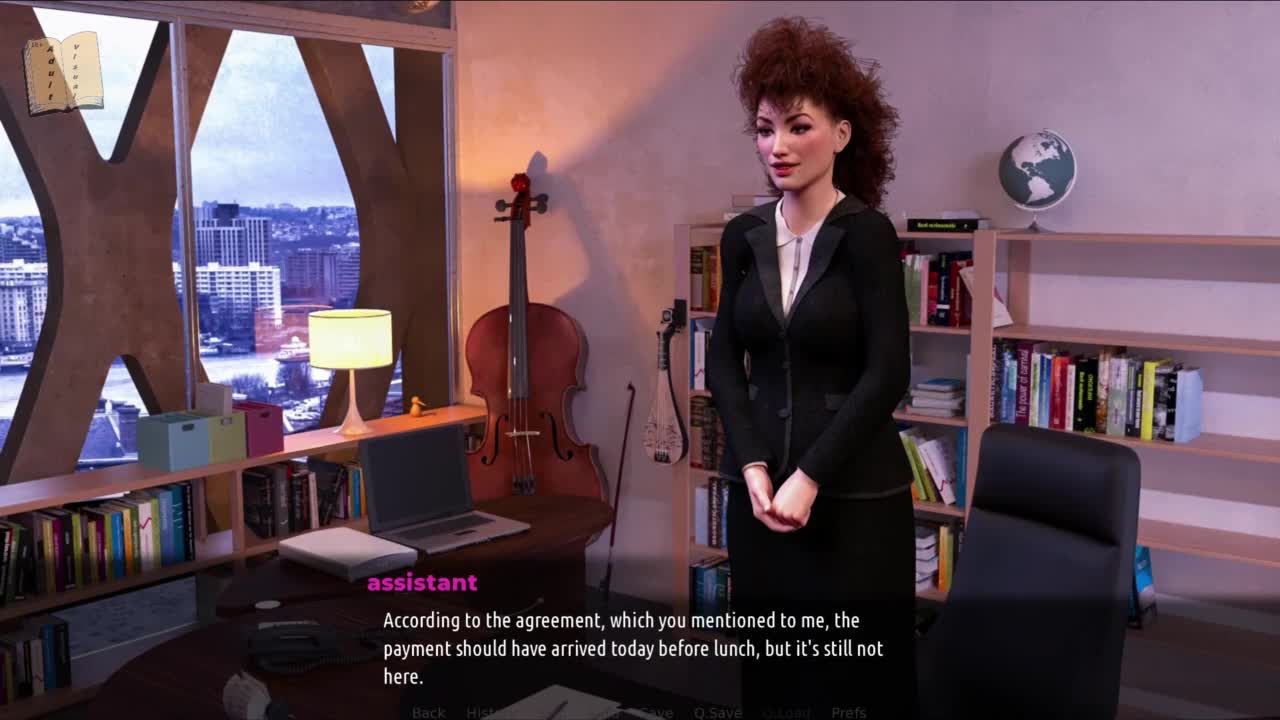Viewport: 1280px width, 720px height.
Task: Open the Save menu
Action: pyautogui.click(x=656, y=712)
